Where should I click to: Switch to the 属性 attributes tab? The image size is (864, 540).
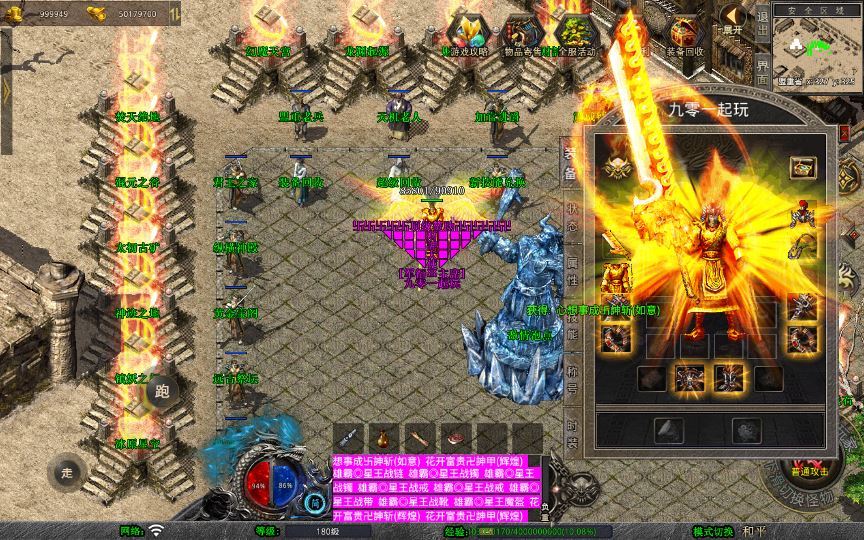[x=572, y=270]
